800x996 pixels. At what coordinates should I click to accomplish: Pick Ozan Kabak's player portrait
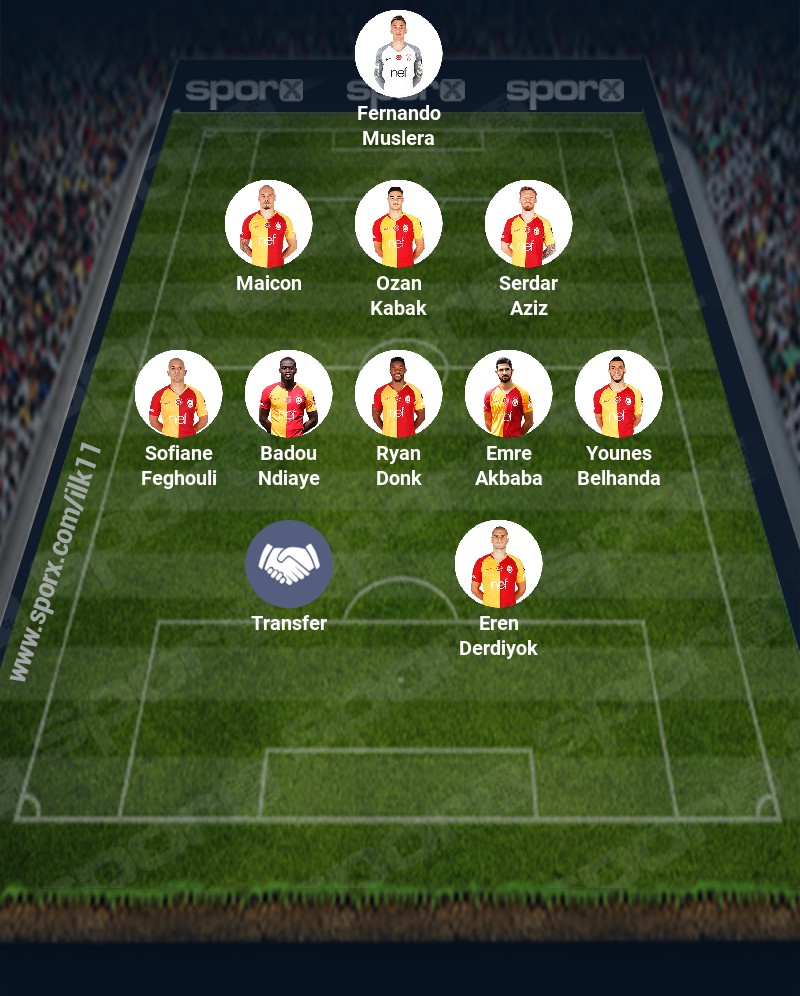click(399, 224)
